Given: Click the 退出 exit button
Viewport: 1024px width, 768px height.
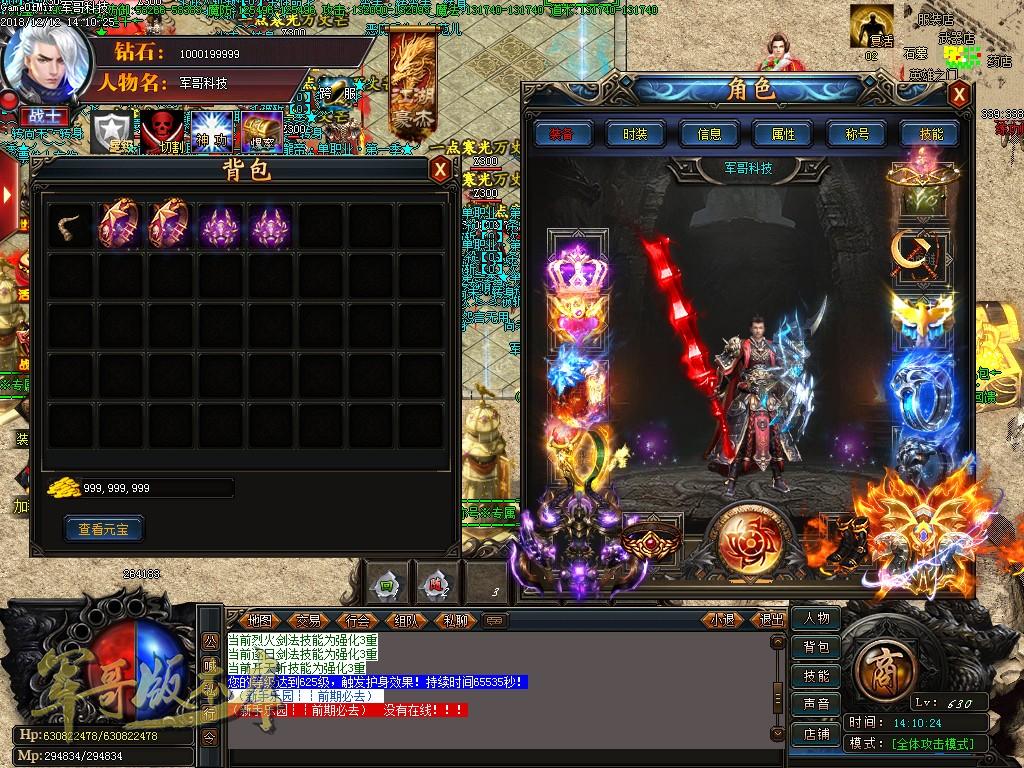Looking at the screenshot, I should (772, 620).
